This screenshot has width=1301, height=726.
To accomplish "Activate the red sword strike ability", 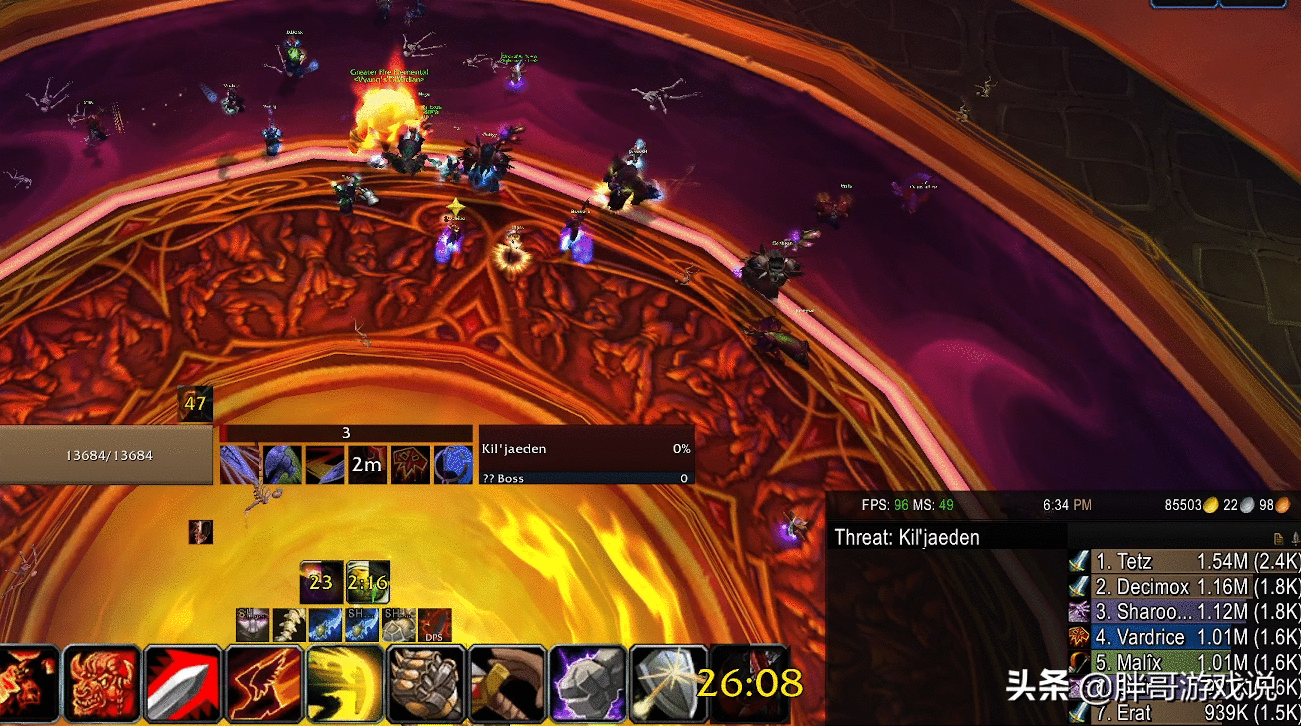I will (x=182, y=685).
